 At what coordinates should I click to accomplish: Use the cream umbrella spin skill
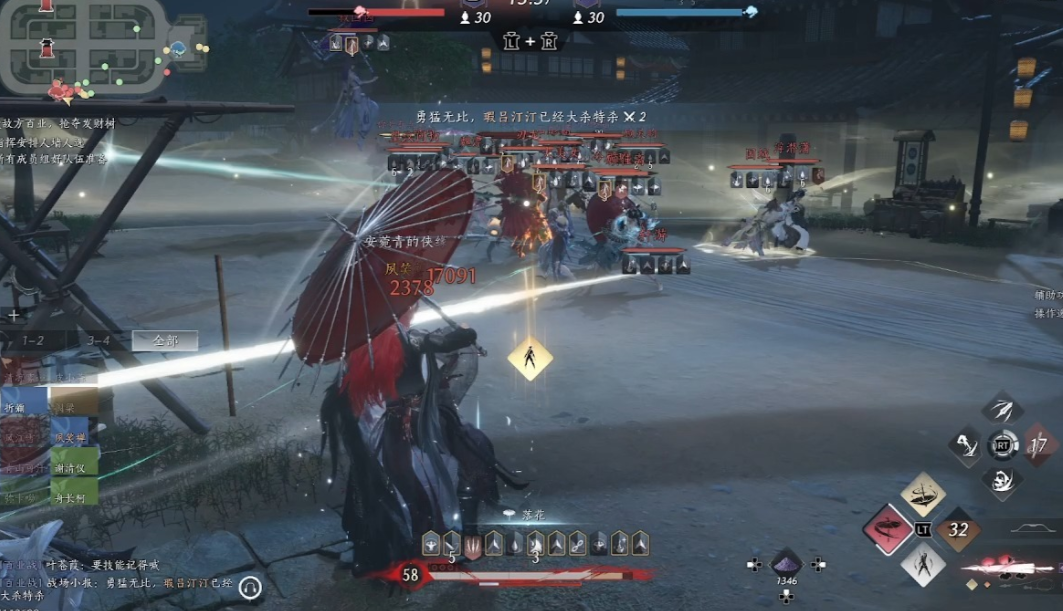[923, 494]
